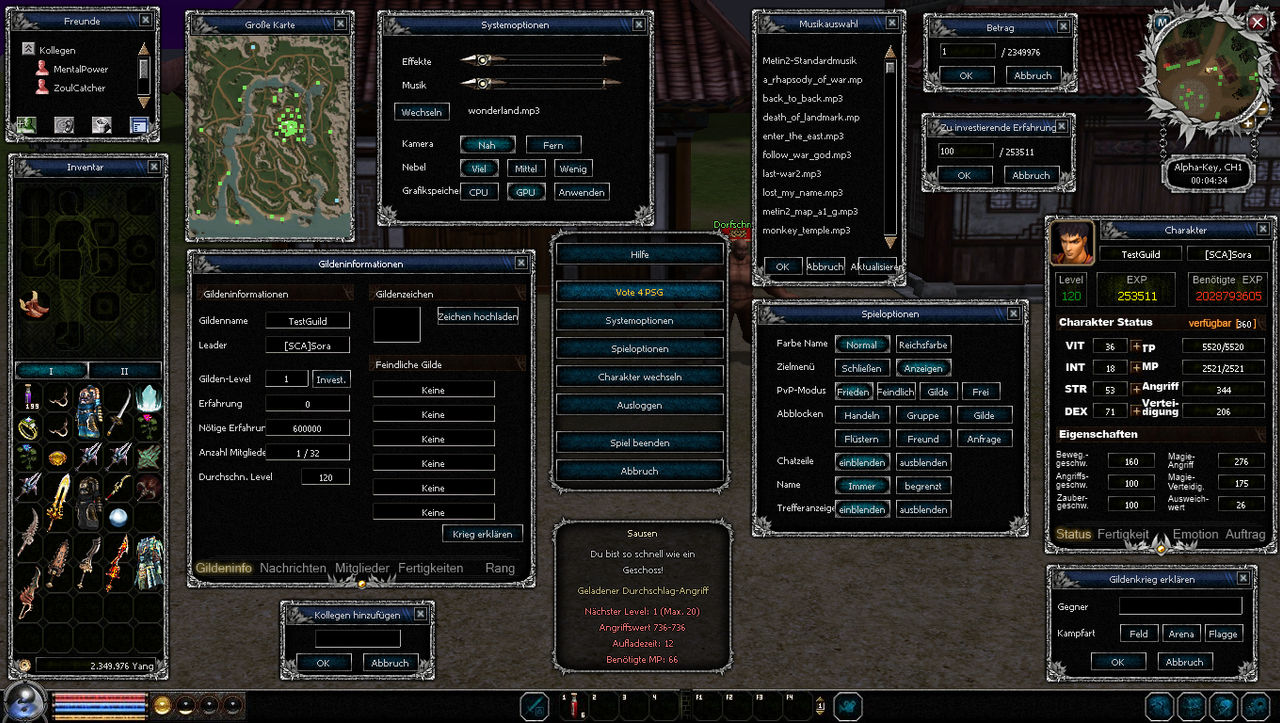Click the Vote 4 PSG button
The height and width of the screenshot is (723, 1280).
tap(639, 290)
